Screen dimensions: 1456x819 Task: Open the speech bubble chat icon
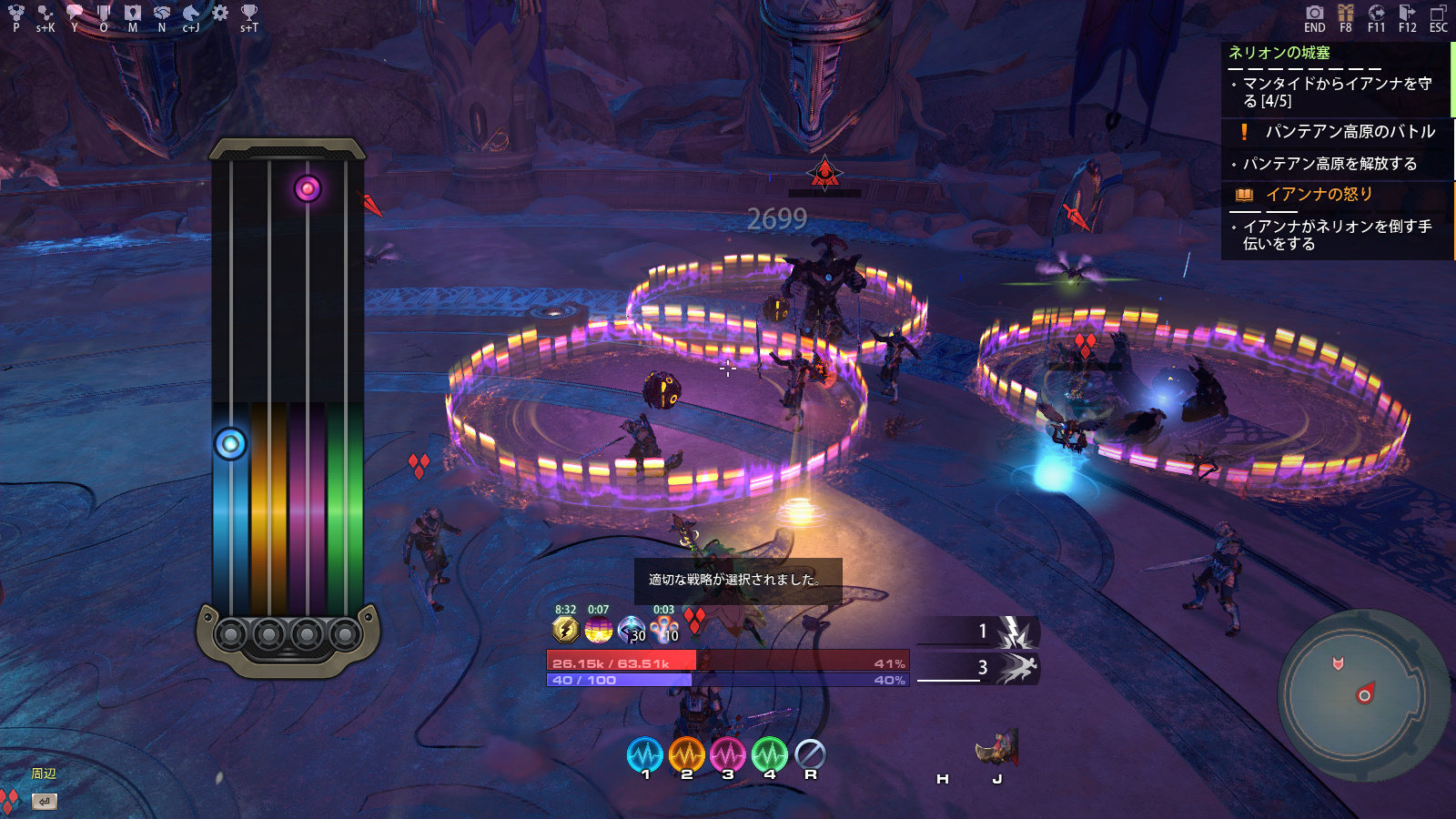[75, 13]
